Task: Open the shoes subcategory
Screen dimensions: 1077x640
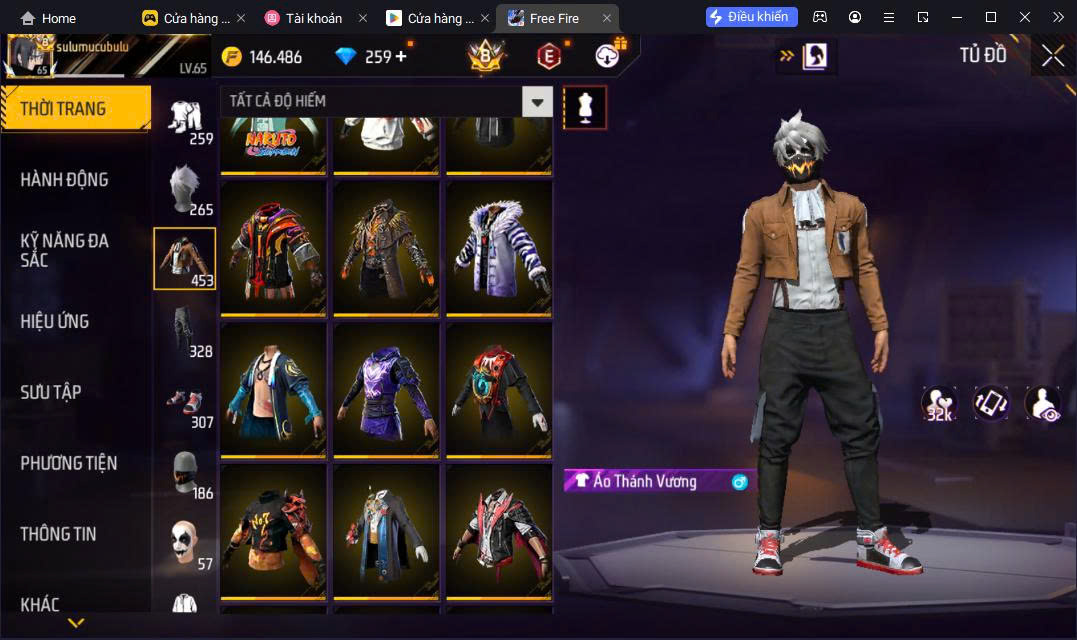Action: 184,401
